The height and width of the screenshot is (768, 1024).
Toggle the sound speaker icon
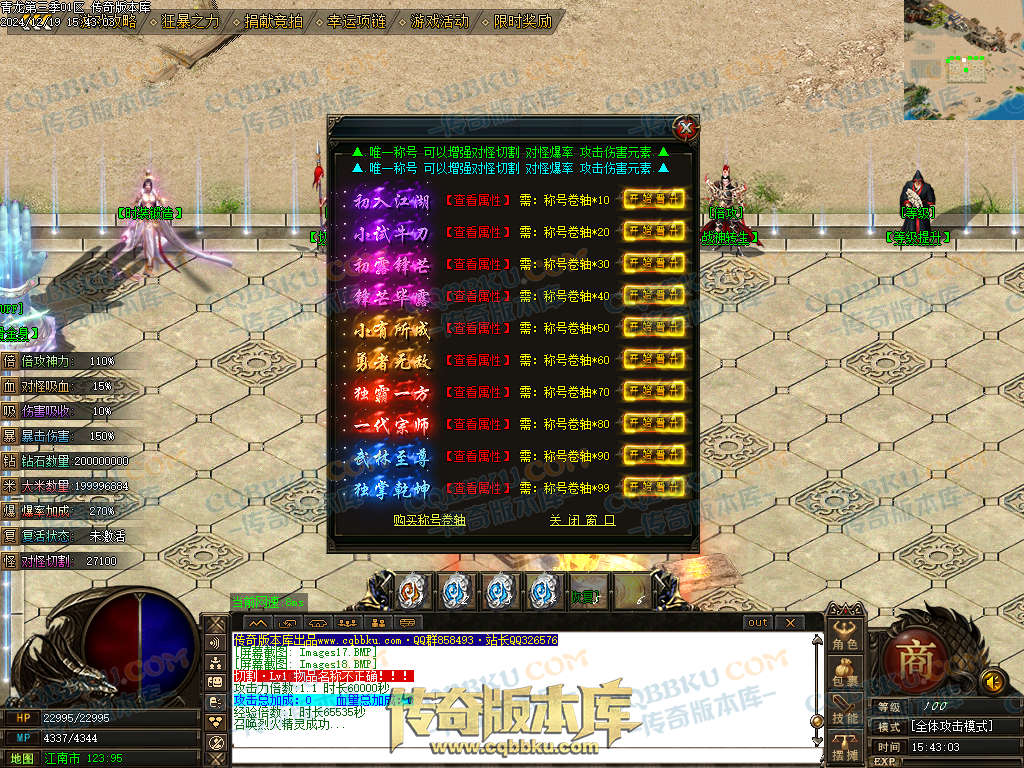tap(992, 681)
